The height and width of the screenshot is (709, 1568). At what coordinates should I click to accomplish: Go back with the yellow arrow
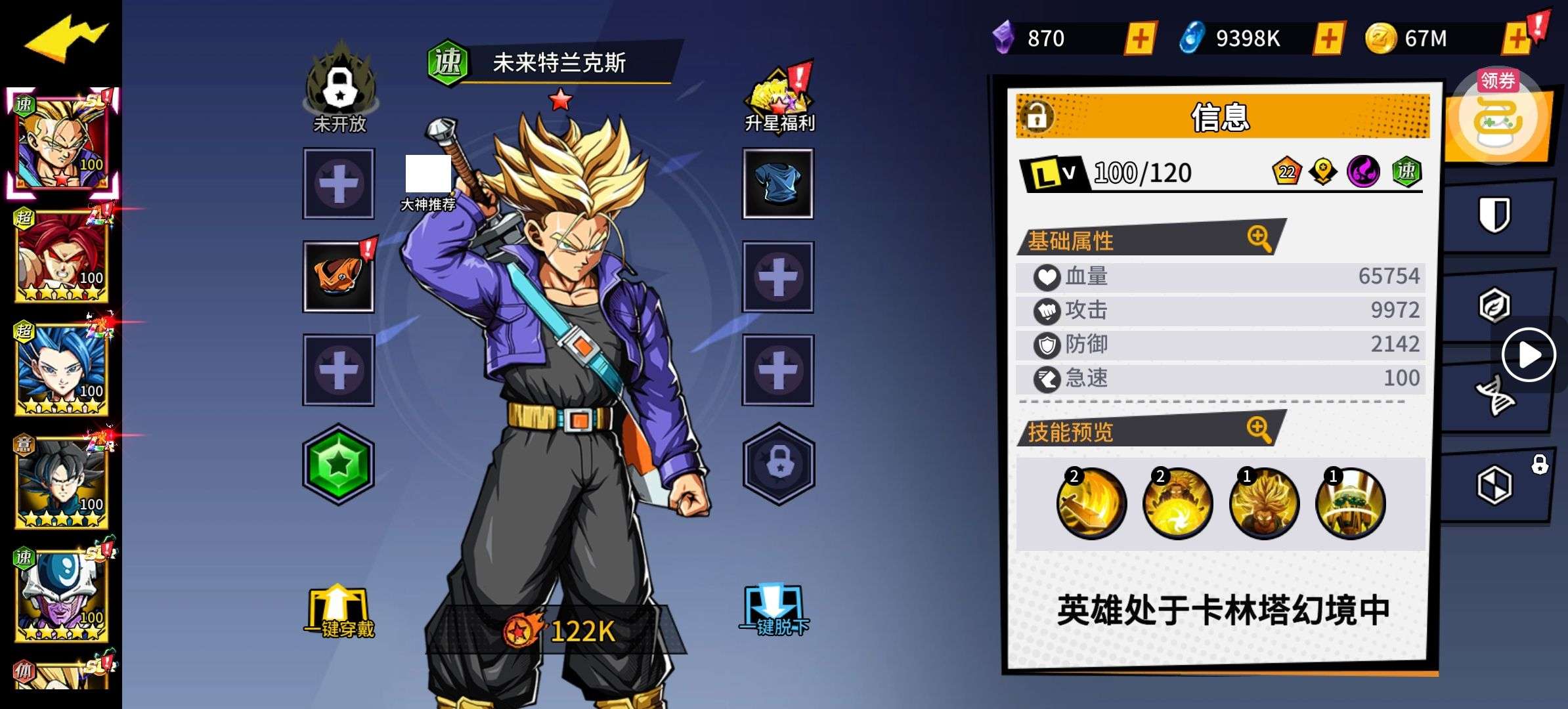click(64, 39)
